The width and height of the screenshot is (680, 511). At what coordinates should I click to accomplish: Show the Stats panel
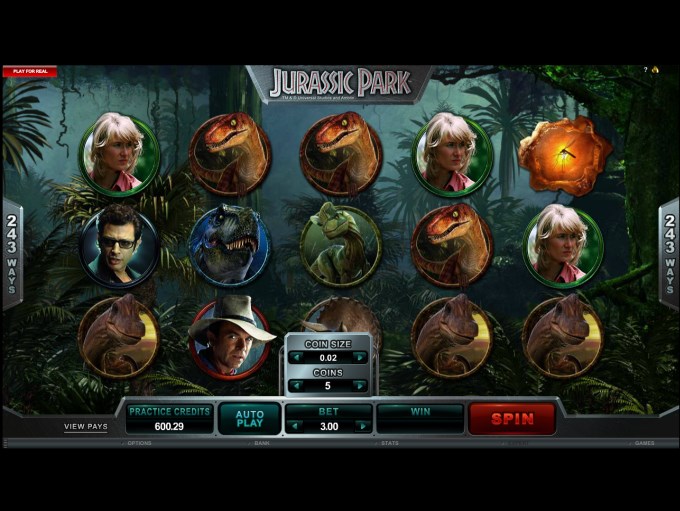(390, 443)
